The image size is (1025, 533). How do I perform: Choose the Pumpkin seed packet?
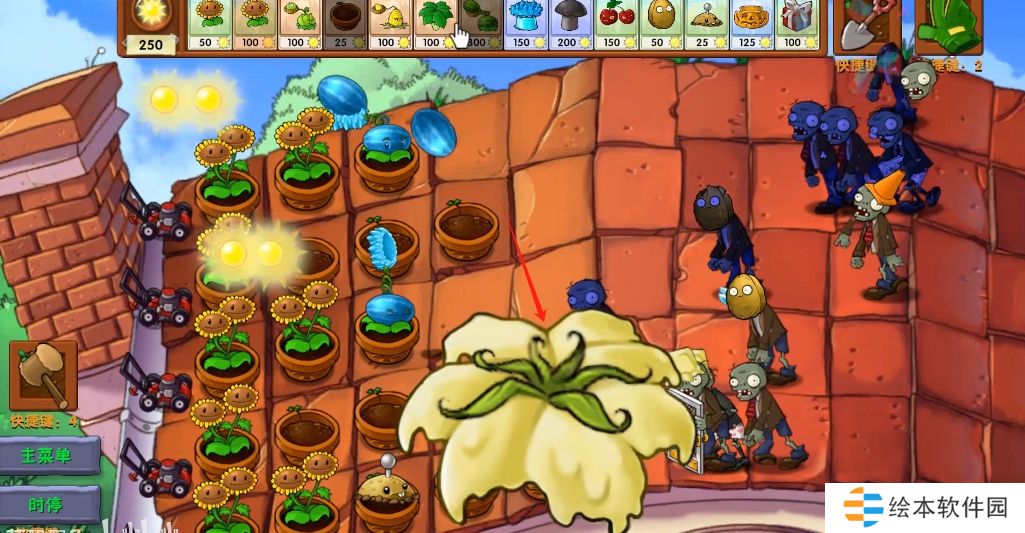pyautogui.click(x=751, y=24)
